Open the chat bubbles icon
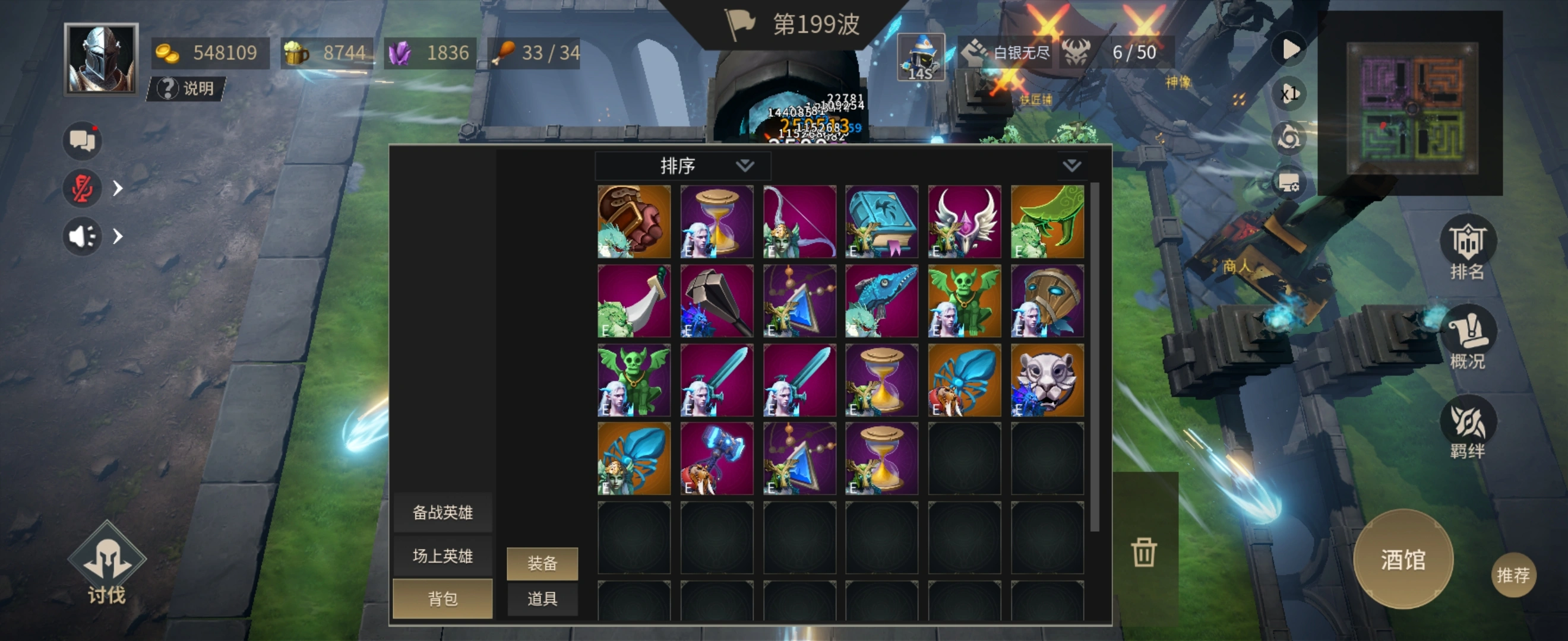 [82, 141]
